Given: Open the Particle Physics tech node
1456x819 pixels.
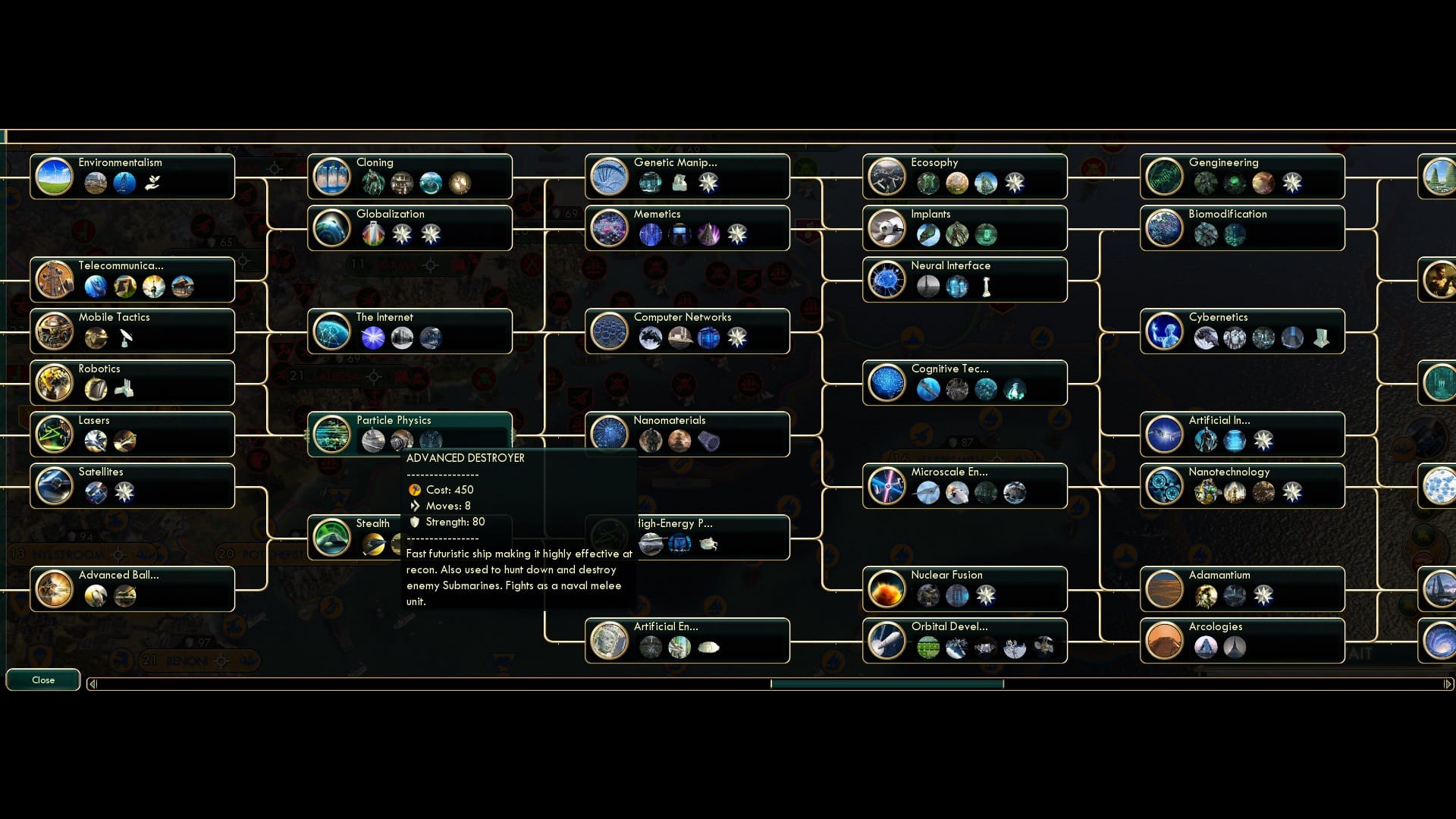Looking at the screenshot, I should (331, 434).
